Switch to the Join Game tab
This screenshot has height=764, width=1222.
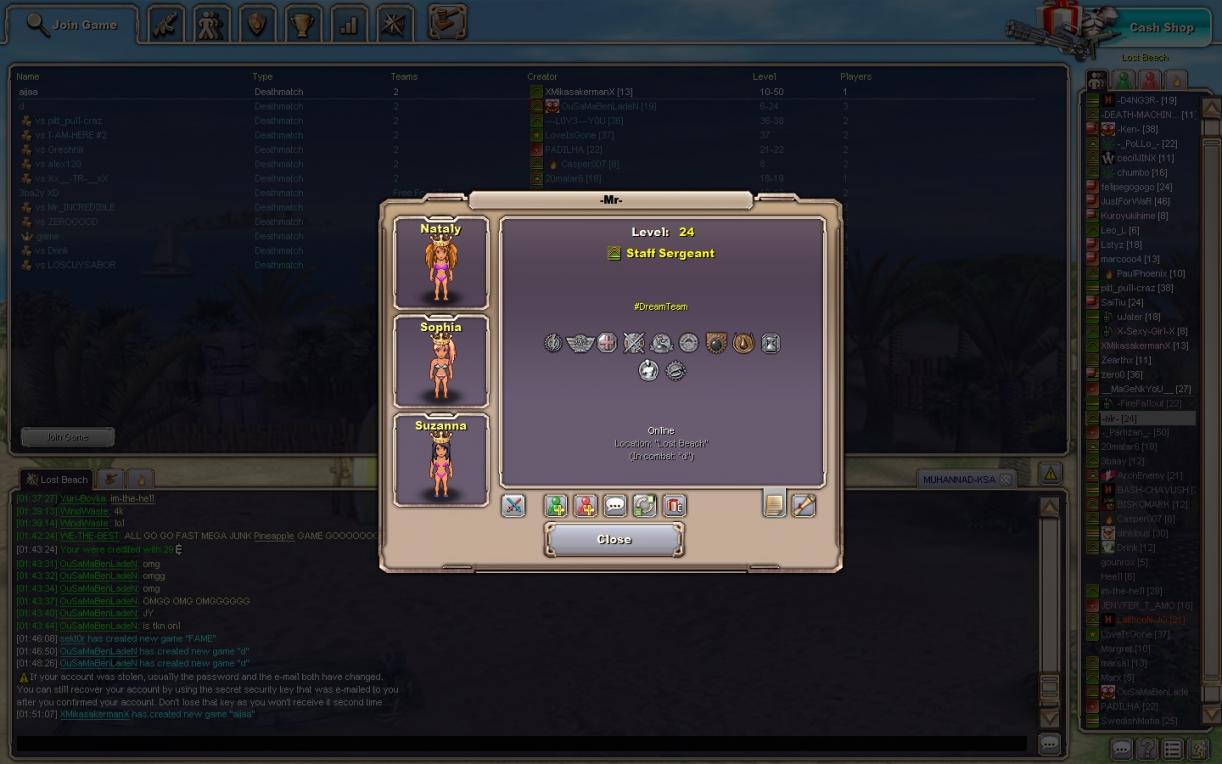(72, 25)
